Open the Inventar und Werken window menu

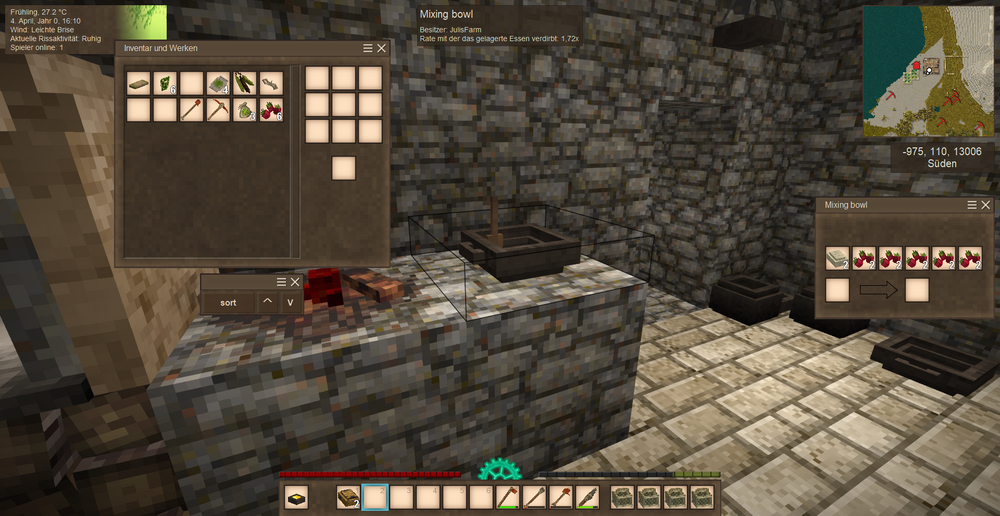pos(368,48)
